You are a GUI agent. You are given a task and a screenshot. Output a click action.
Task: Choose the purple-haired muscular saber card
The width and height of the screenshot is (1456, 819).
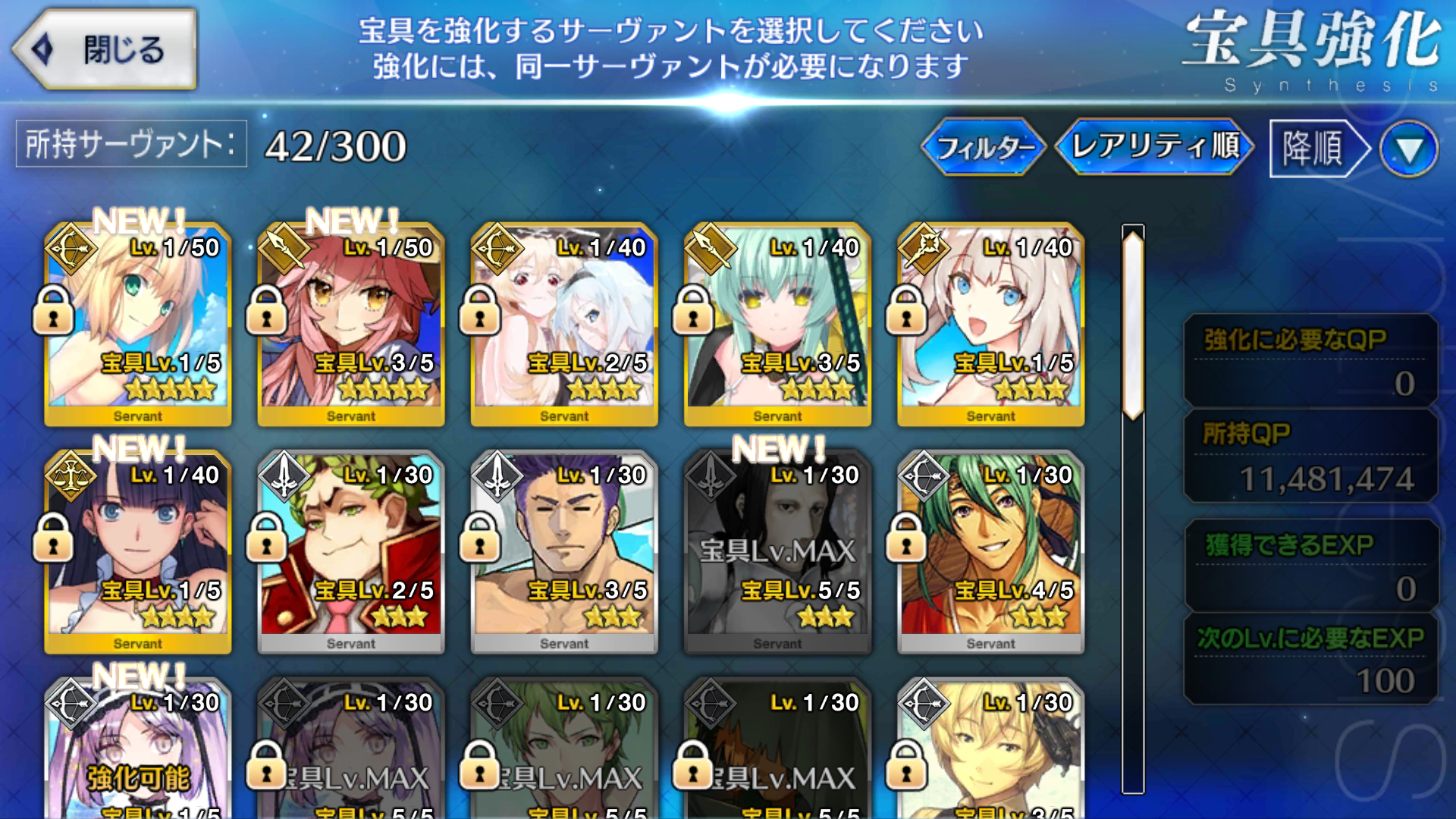564,552
